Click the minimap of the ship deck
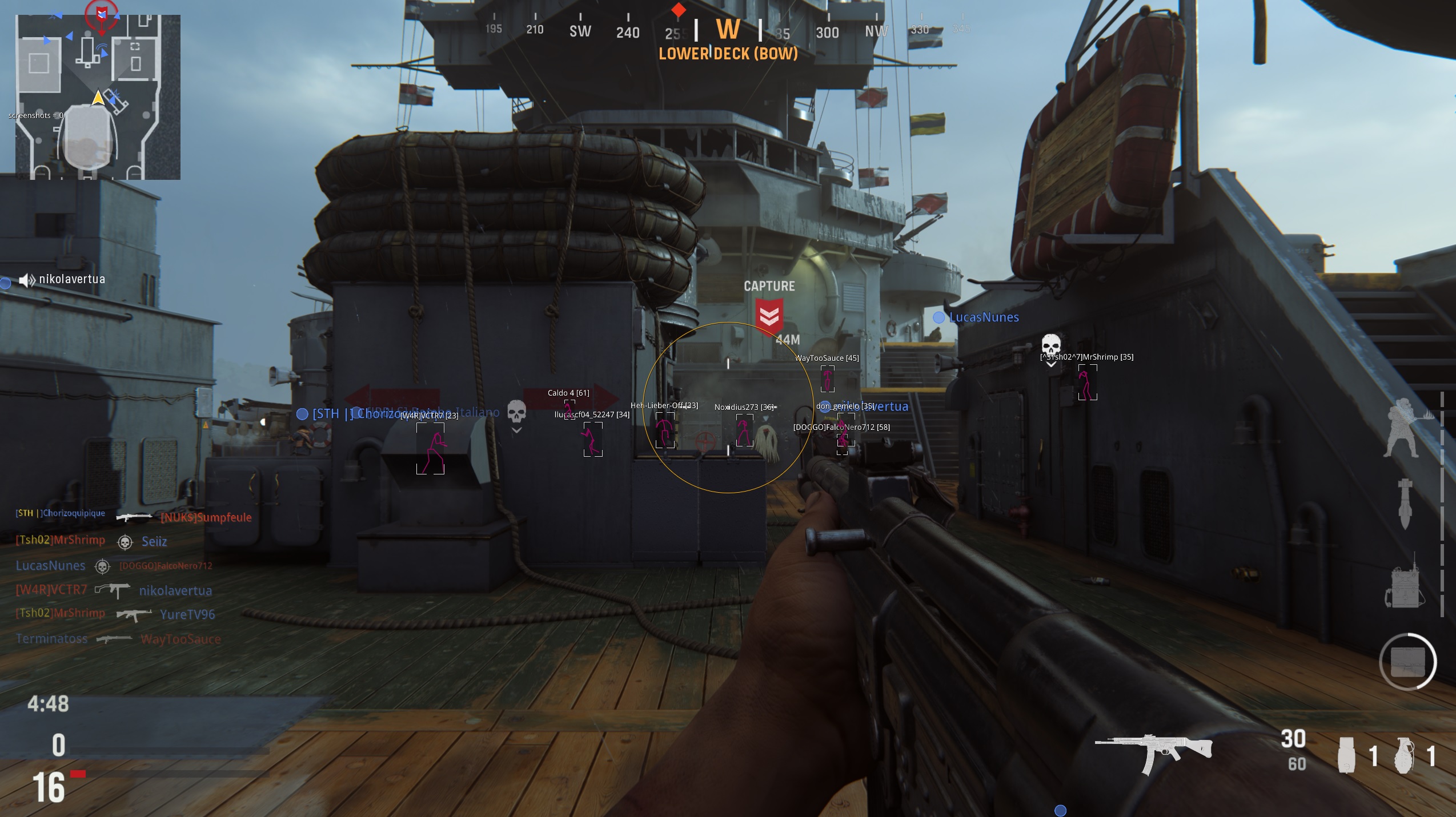Screen dimensions: 1456x817 point(98,97)
